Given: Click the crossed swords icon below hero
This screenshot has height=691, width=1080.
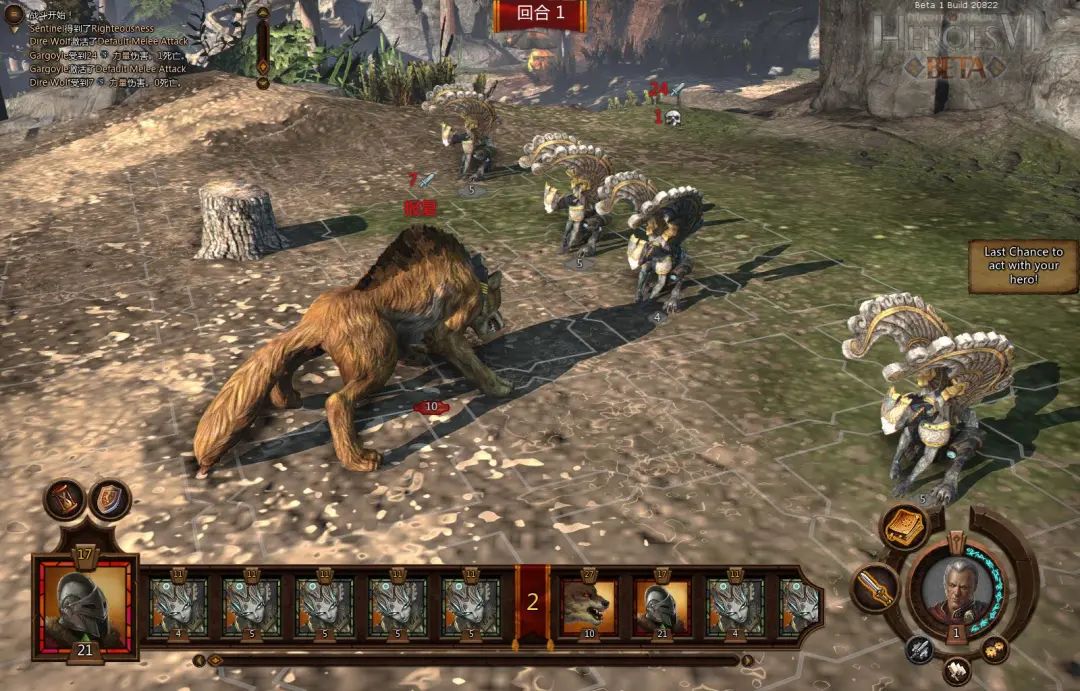Looking at the screenshot, I should (920, 650).
